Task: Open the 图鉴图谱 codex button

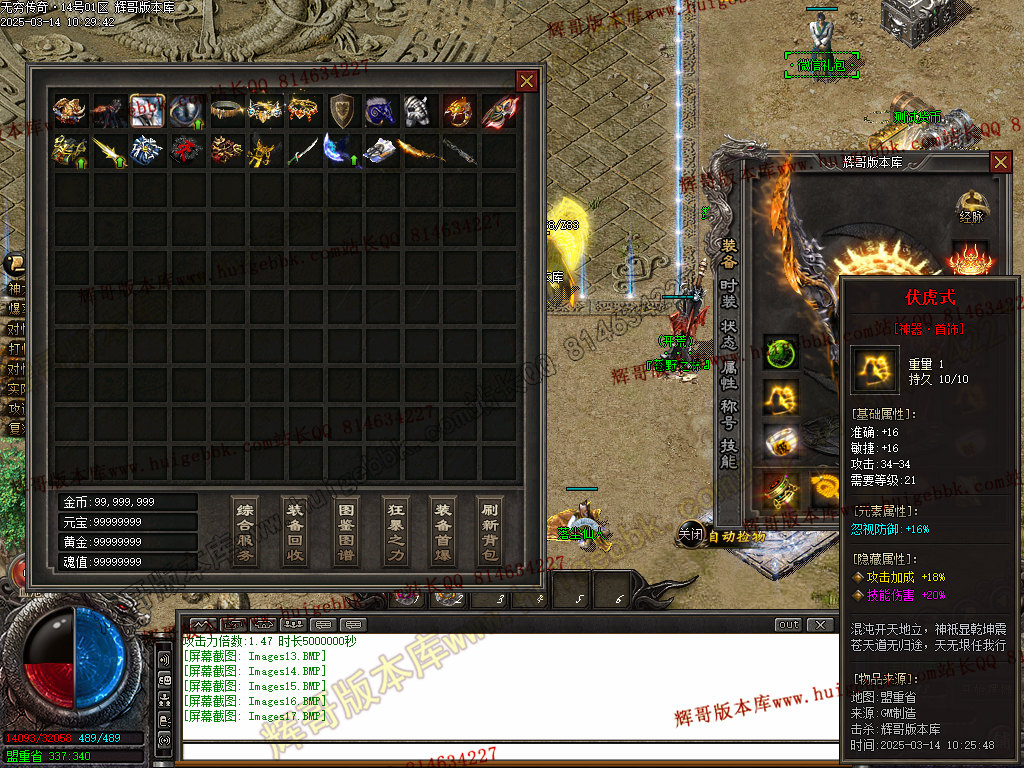Action: click(345, 530)
